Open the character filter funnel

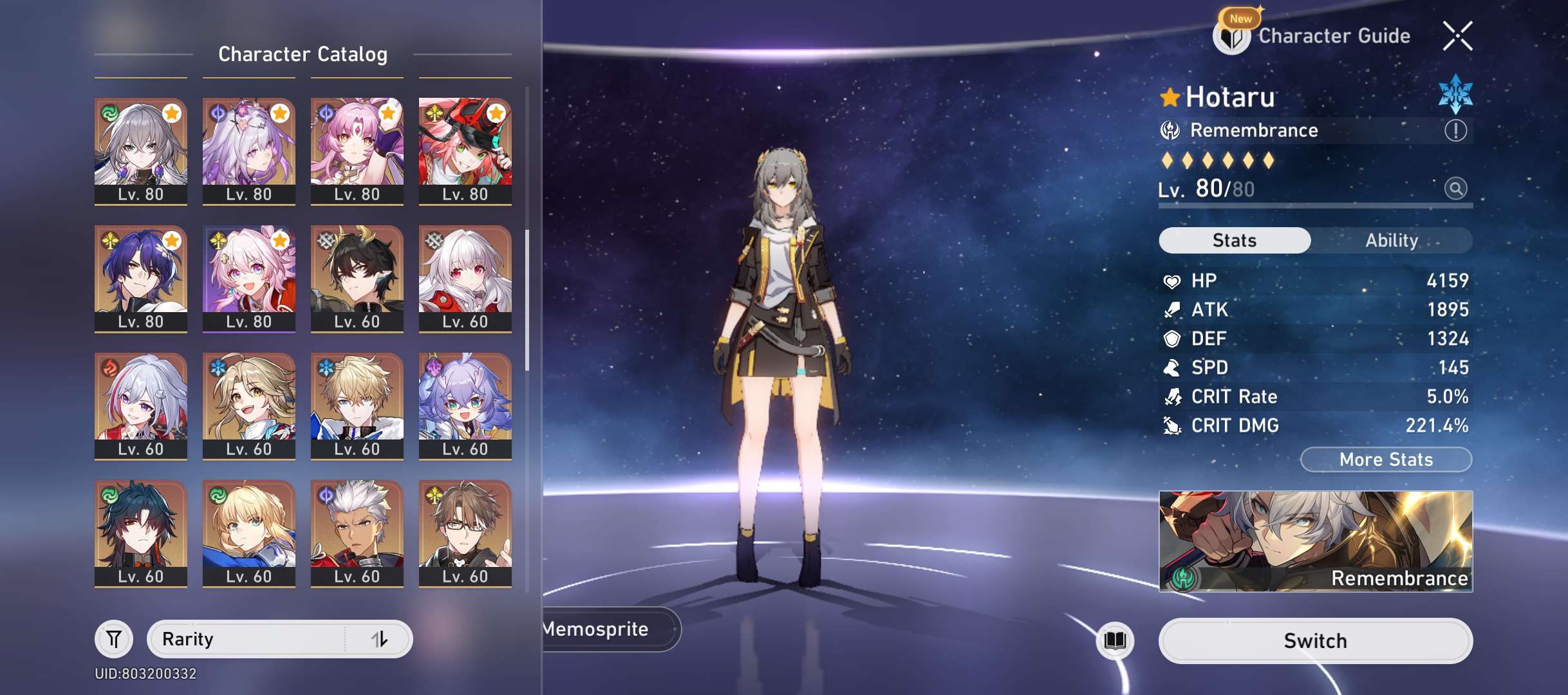(x=114, y=639)
